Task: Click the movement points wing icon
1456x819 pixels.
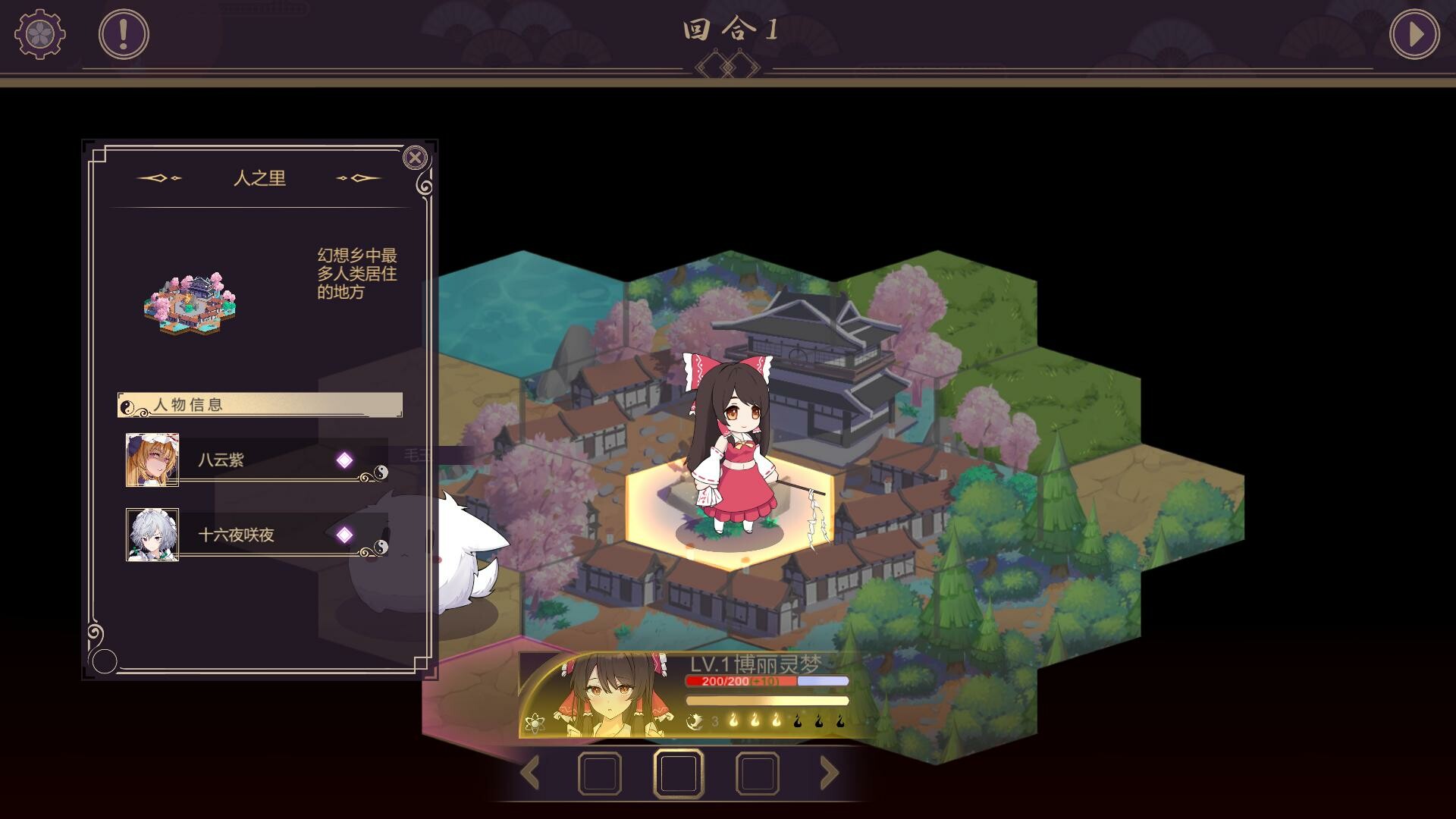Action: (x=695, y=721)
